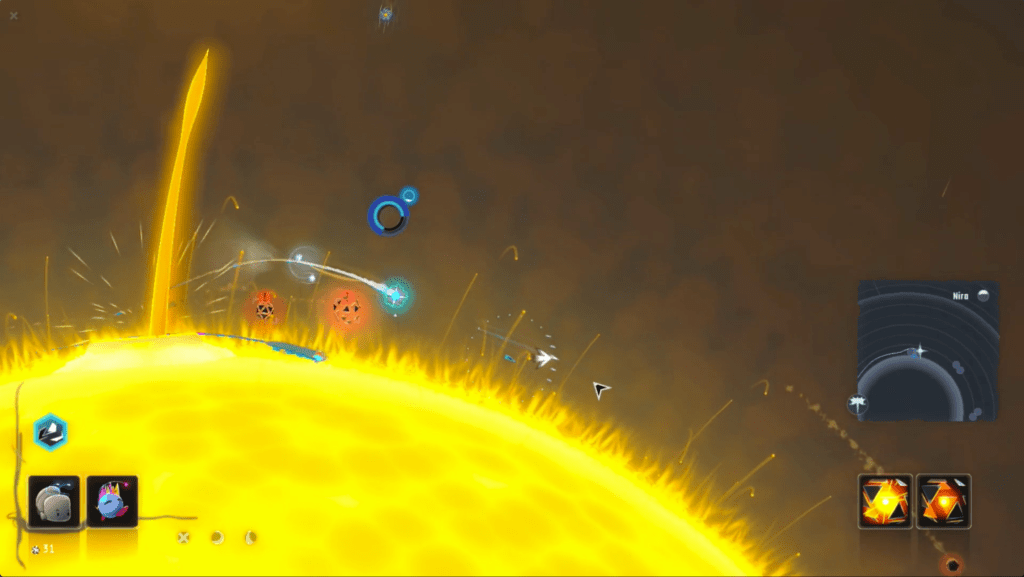Select the blue spiky anglerfish companion slot

(112, 501)
